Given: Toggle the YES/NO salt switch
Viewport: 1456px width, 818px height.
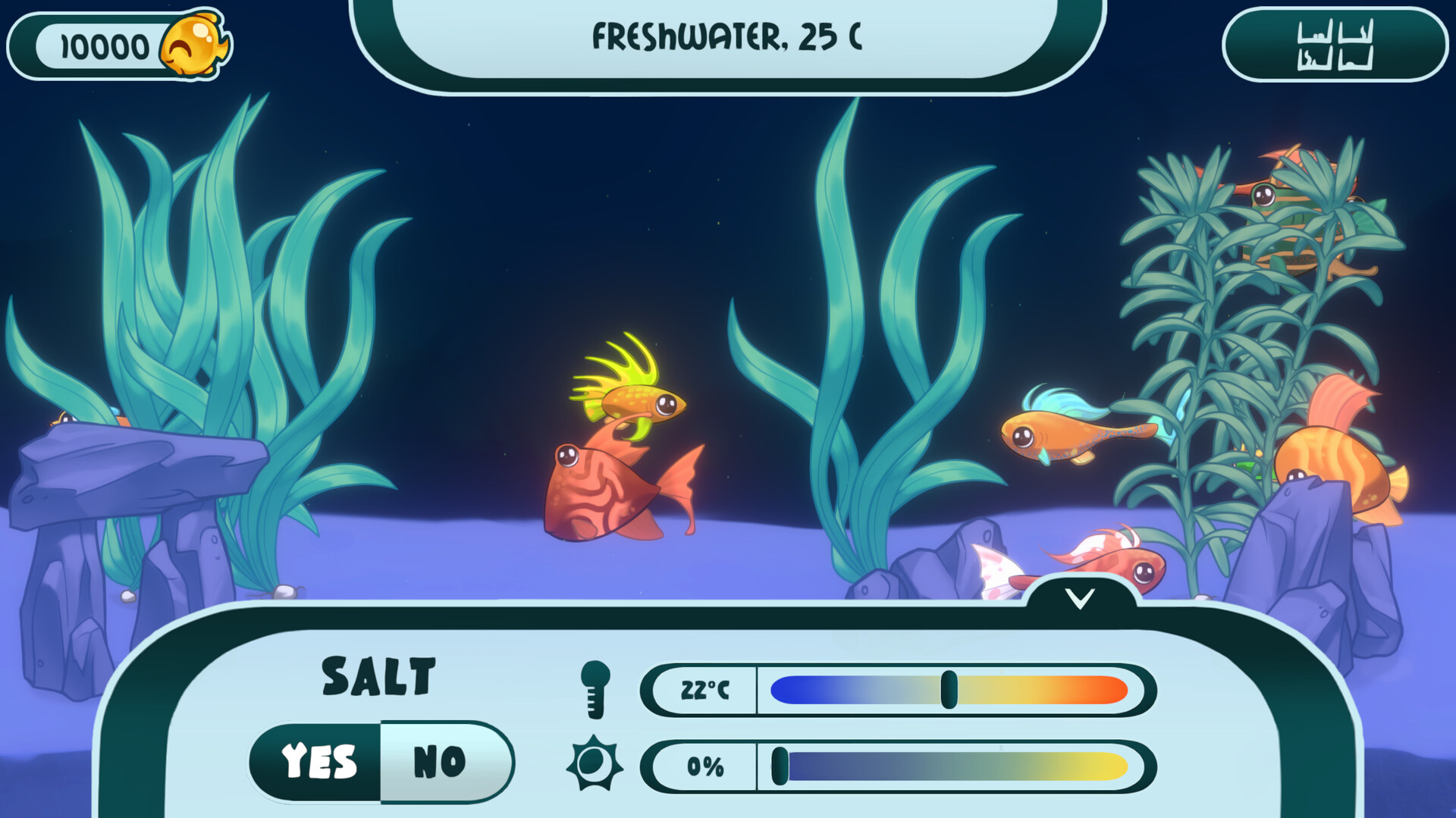Looking at the screenshot, I should click(x=379, y=760).
